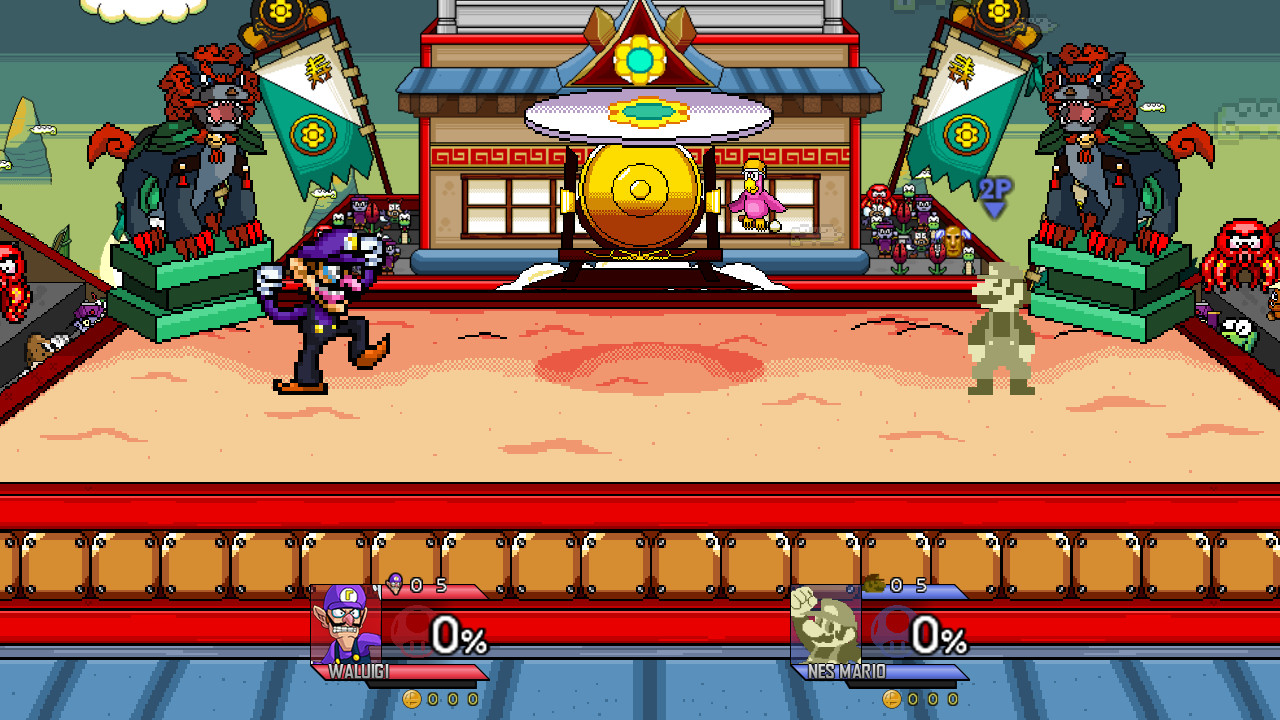The image size is (1280, 720).
Task: Select Waluigi's 0% damage counter
Action: point(462,634)
